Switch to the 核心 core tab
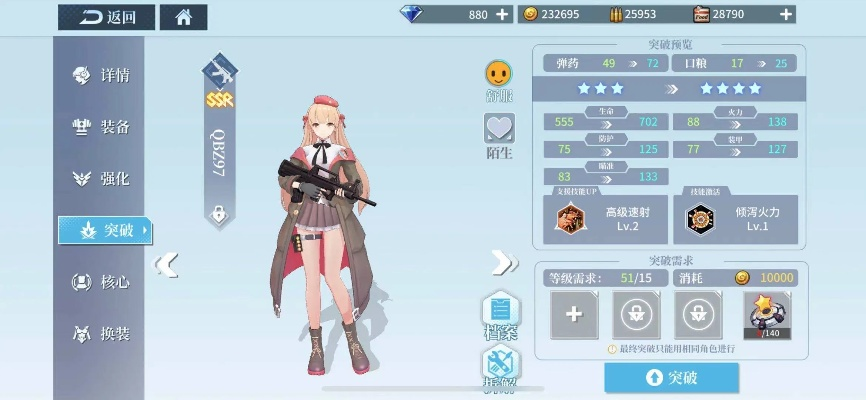This screenshot has width=866, height=400. [x=103, y=282]
